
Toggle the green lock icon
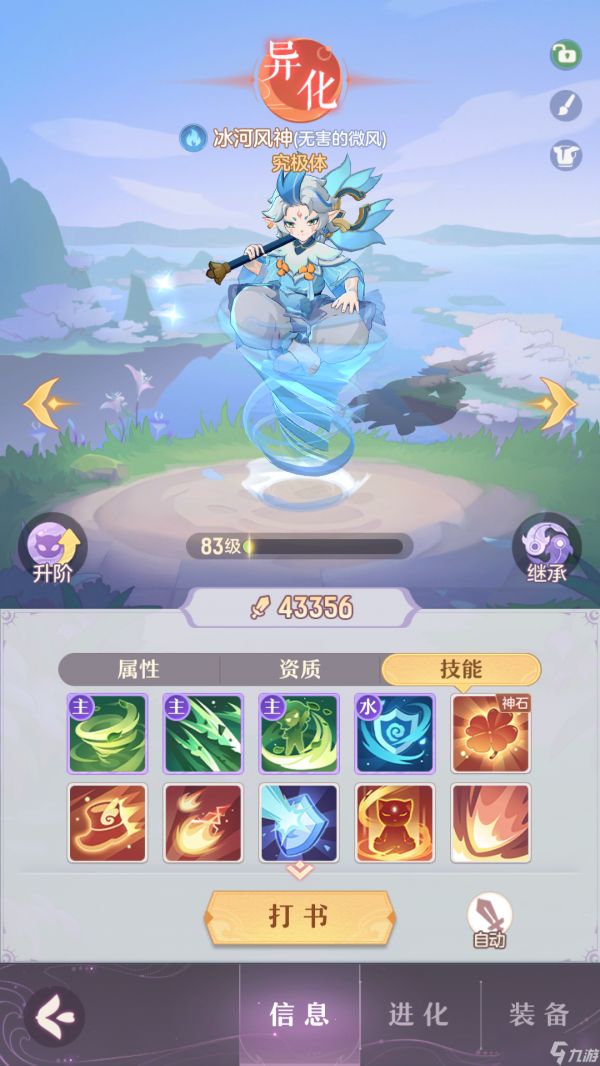566,55
